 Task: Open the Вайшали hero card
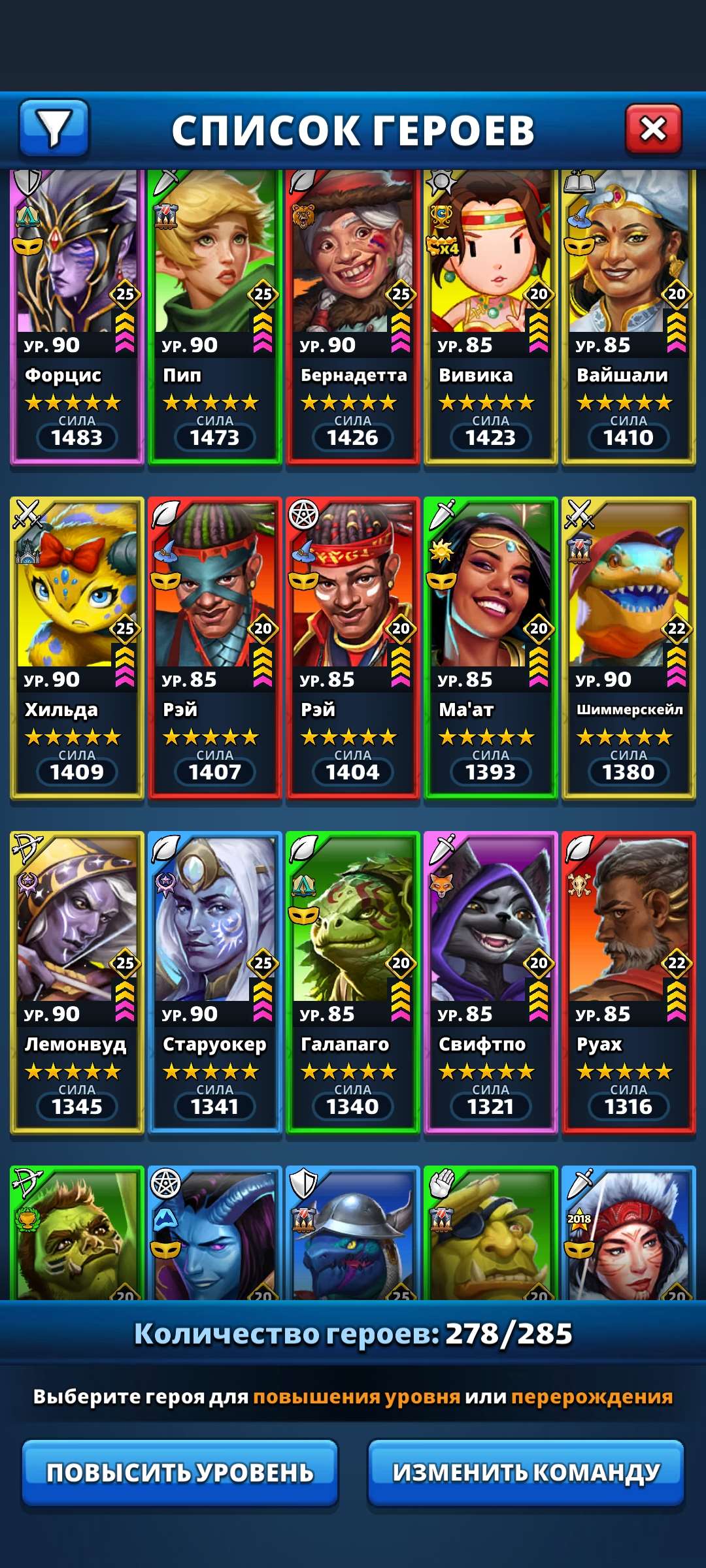point(628,317)
